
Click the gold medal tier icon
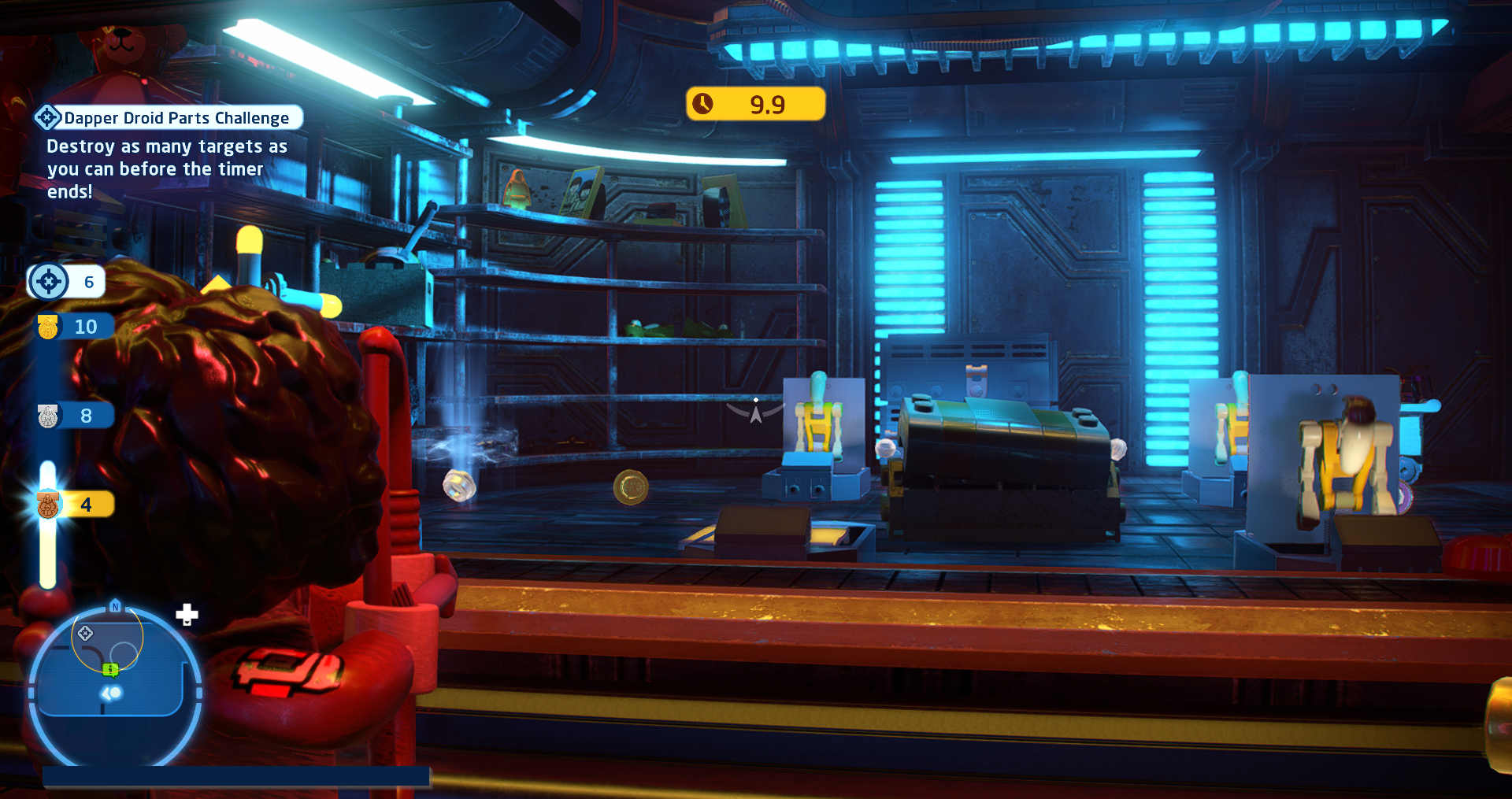(48, 327)
